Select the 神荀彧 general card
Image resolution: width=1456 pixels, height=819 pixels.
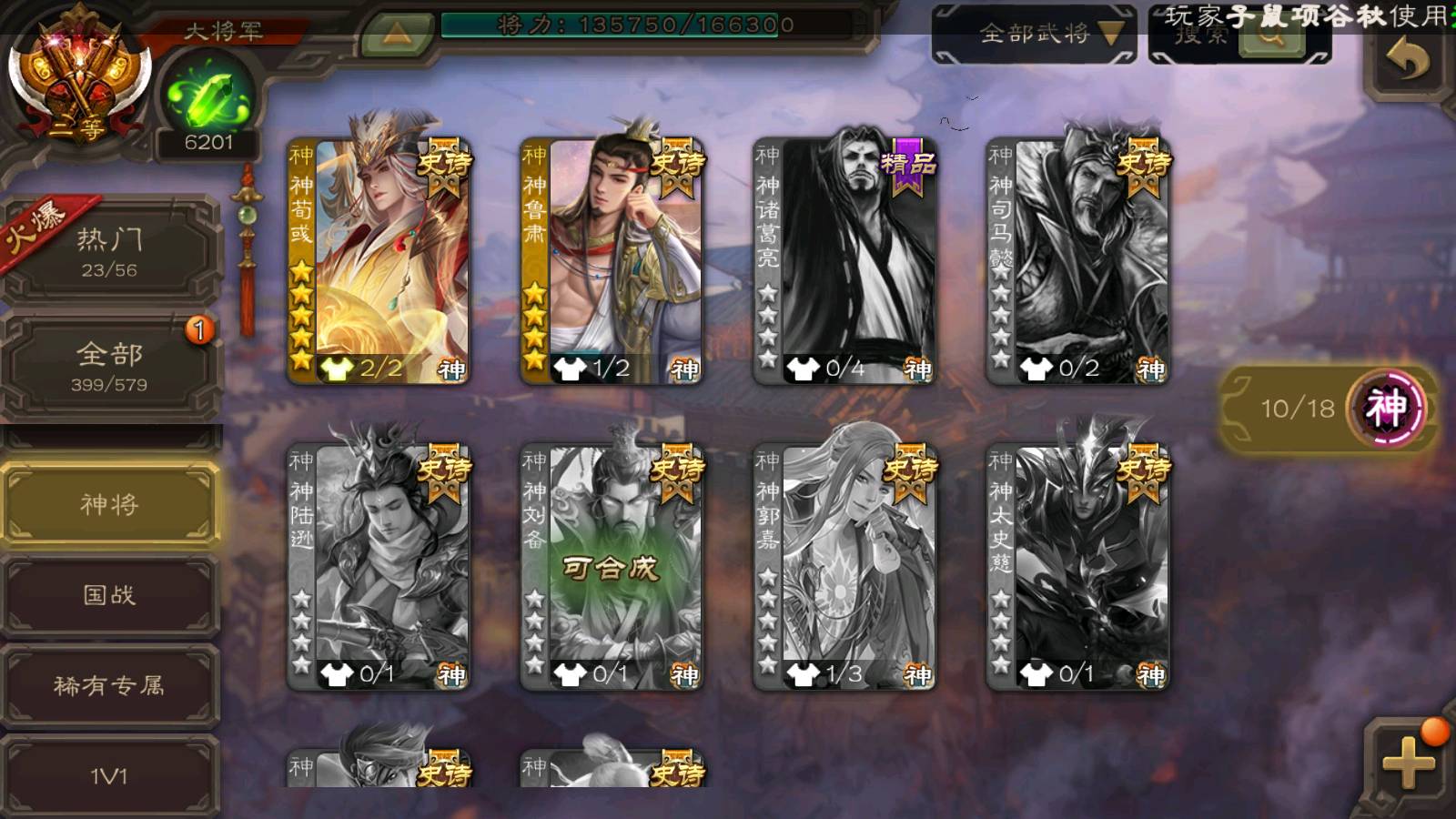pos(379,261)
